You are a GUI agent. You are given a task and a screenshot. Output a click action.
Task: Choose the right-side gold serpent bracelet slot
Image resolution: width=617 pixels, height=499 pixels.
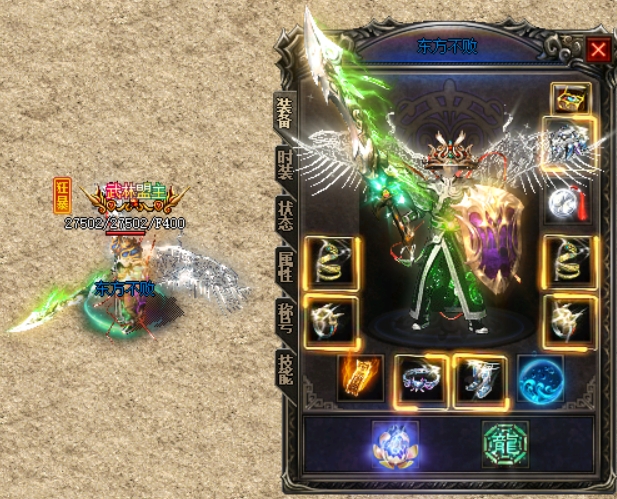[x=570, y=263]
